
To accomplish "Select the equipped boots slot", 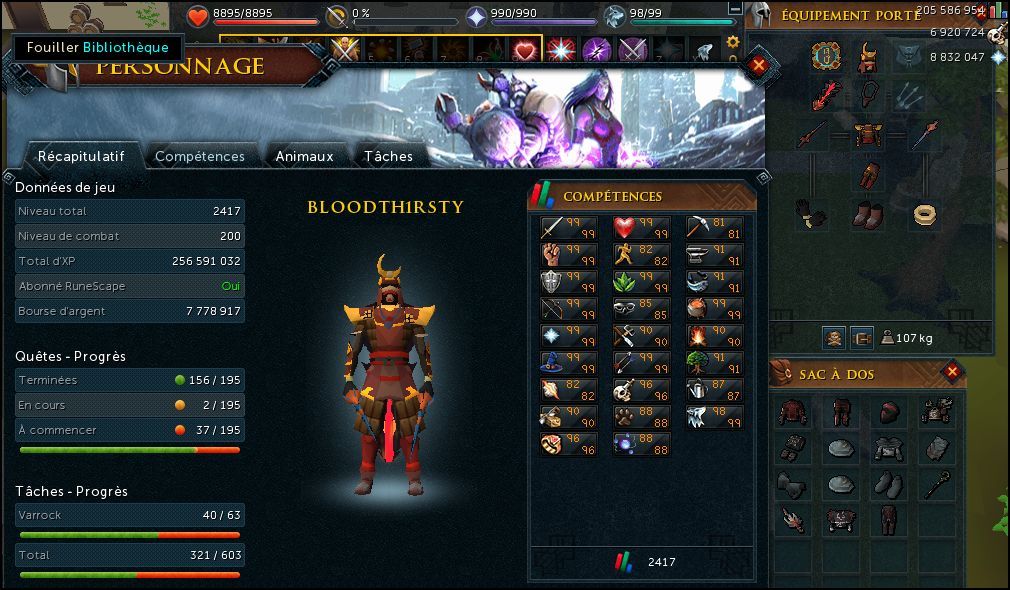I will [868, 214].
